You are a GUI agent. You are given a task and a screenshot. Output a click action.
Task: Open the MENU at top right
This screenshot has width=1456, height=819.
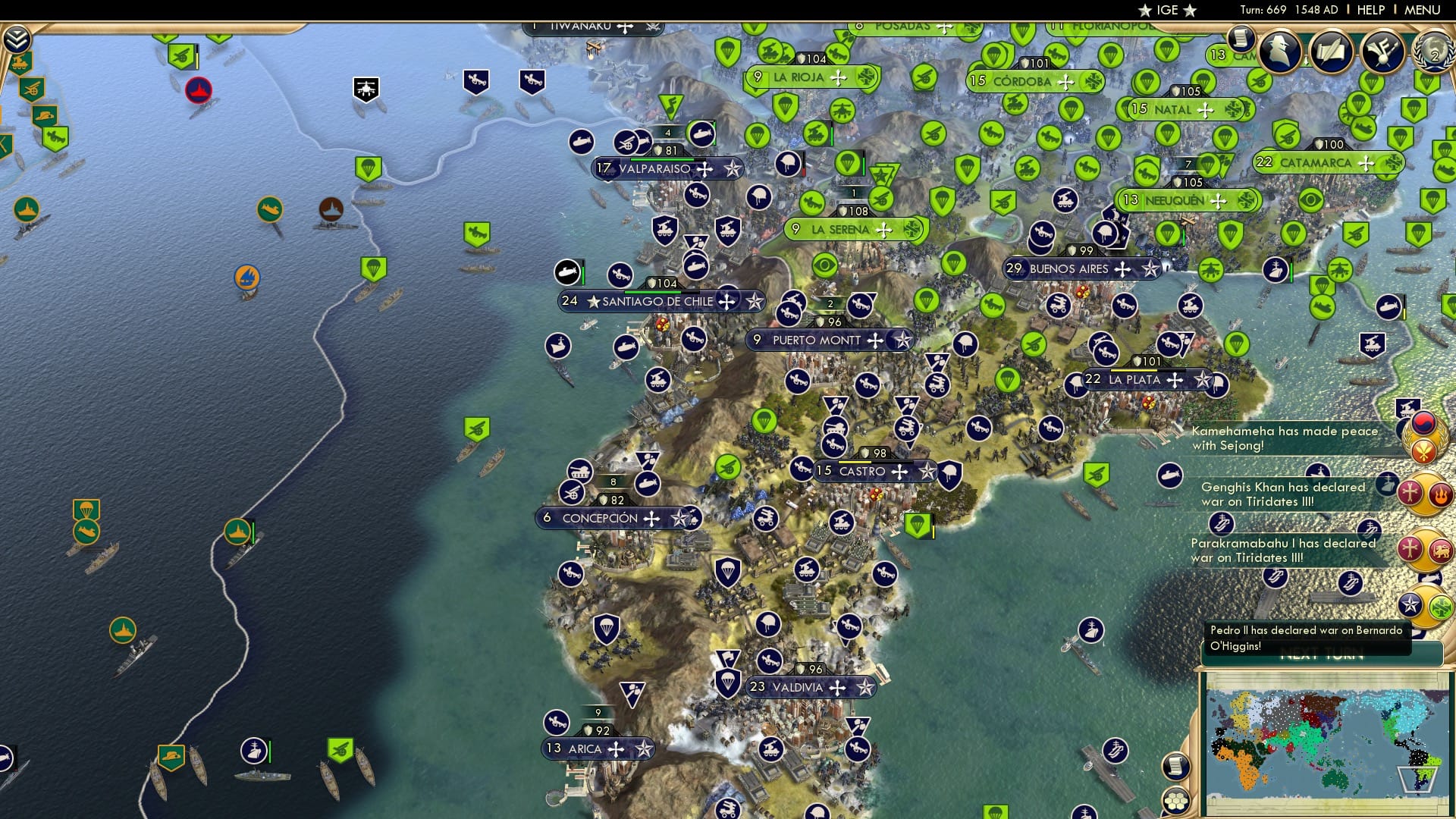click(x=1425, y=10)
